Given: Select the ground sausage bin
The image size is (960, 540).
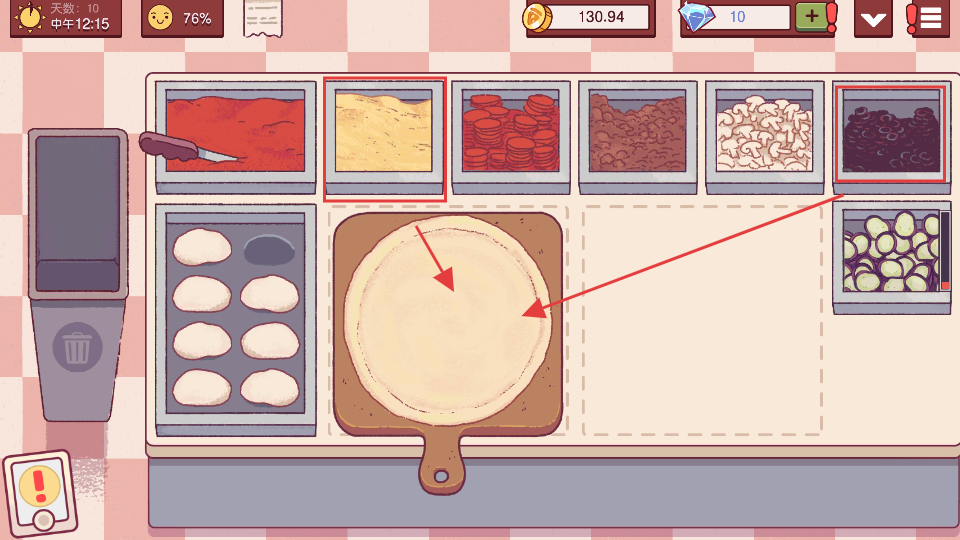Looking at the screenshot, I should pos(637,133).
